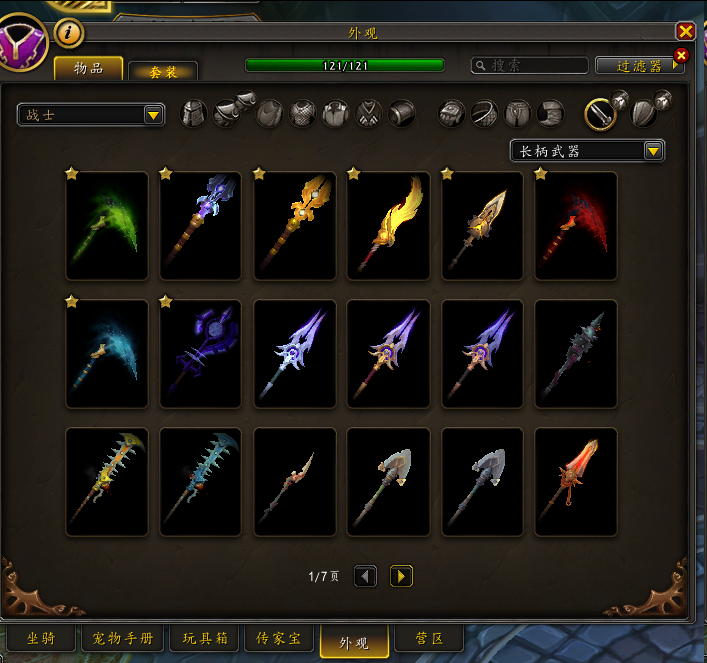Choose the red-orange glowing blade polearm
This screenshot has width=707, height=663.
click(x=575, y=481)
